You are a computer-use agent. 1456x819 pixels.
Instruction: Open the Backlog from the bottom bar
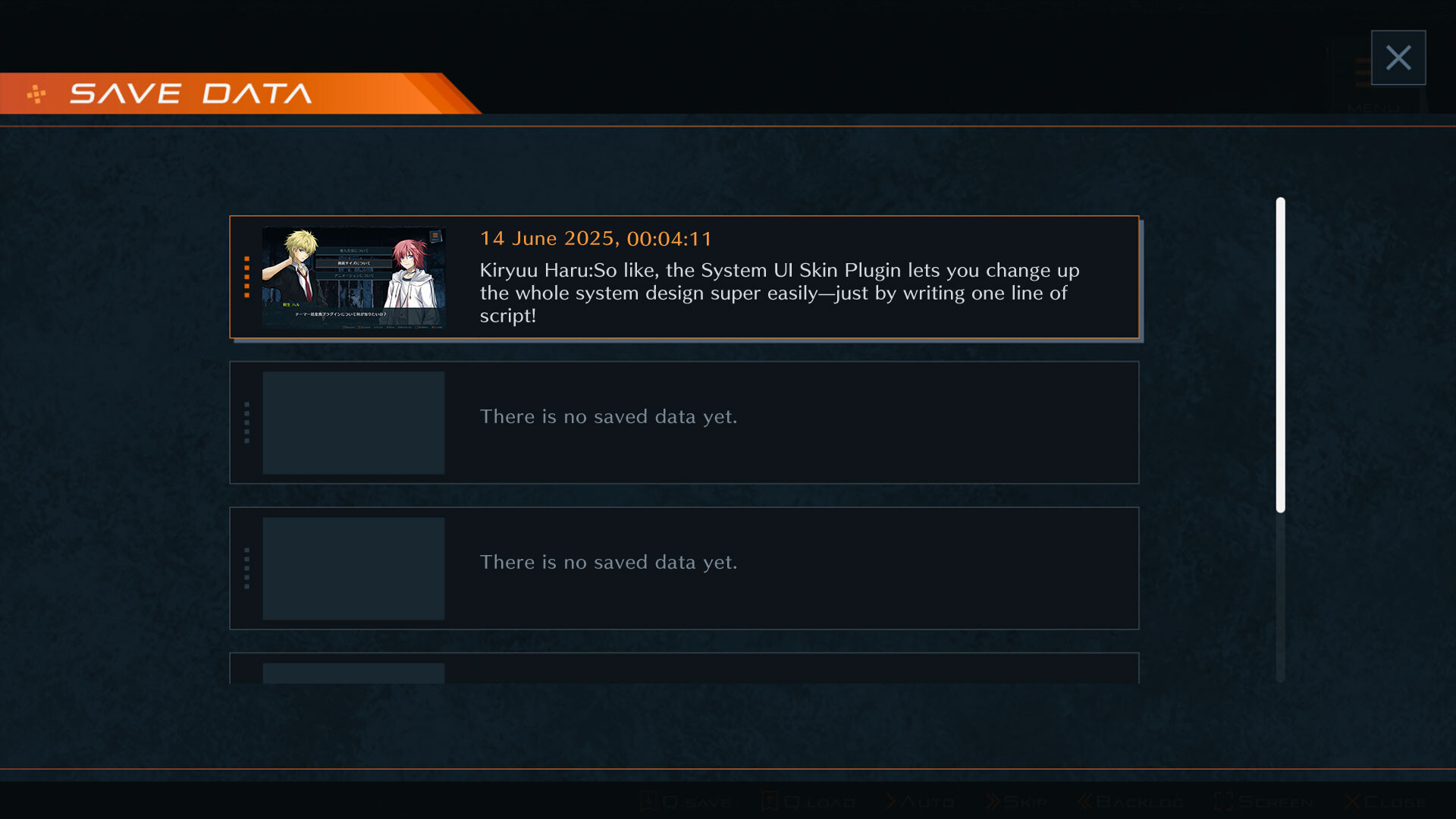pos(1130,801)
